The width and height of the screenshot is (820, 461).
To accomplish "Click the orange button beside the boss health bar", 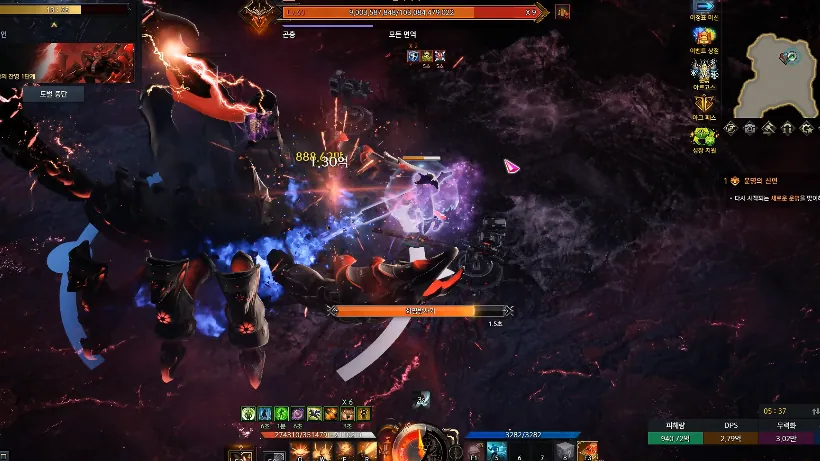I will pyautogui.click(x=562, y=12).
